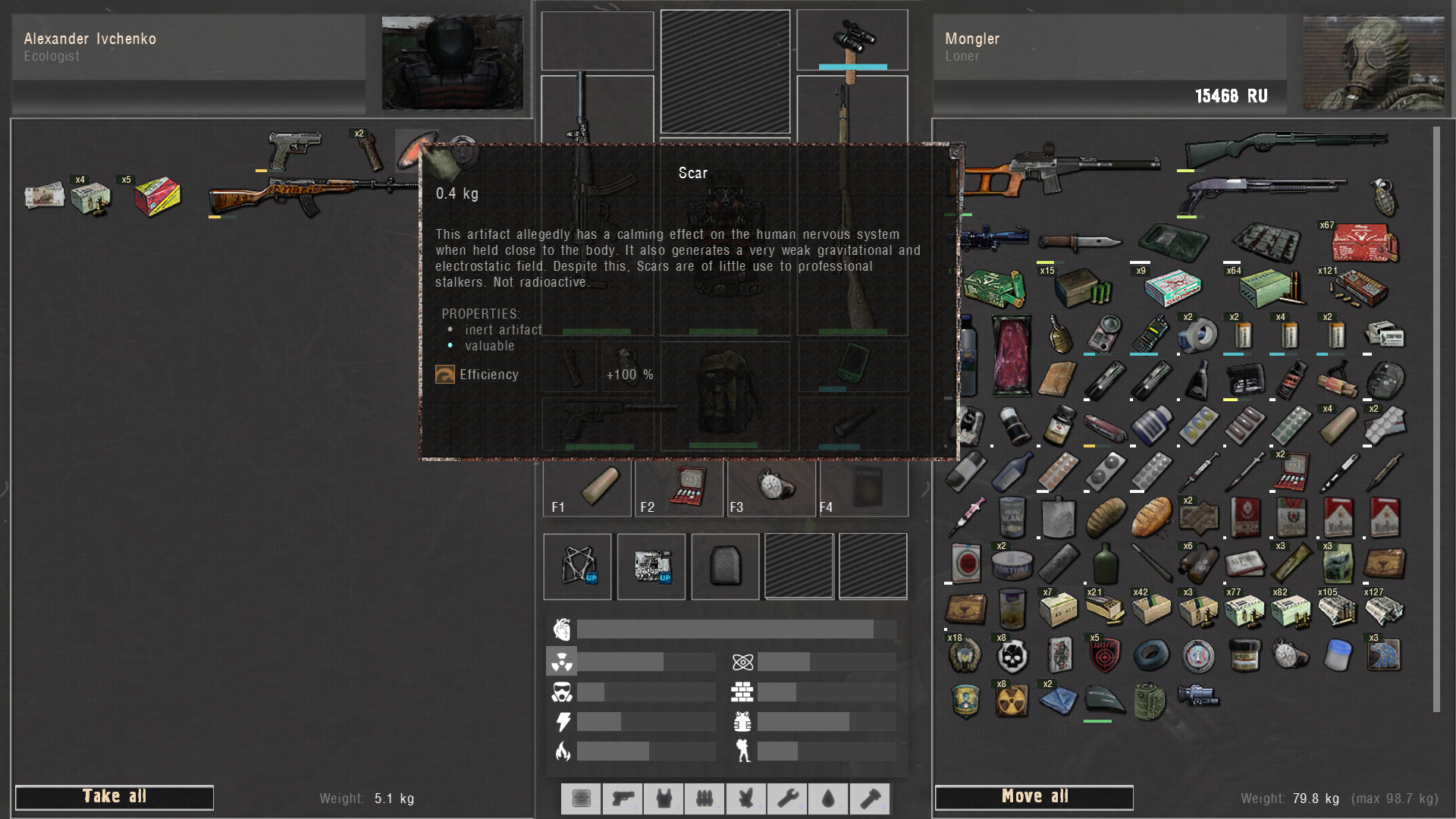
Task: Filter inventory by outfits with the vest icon
Action: (664, 799)
